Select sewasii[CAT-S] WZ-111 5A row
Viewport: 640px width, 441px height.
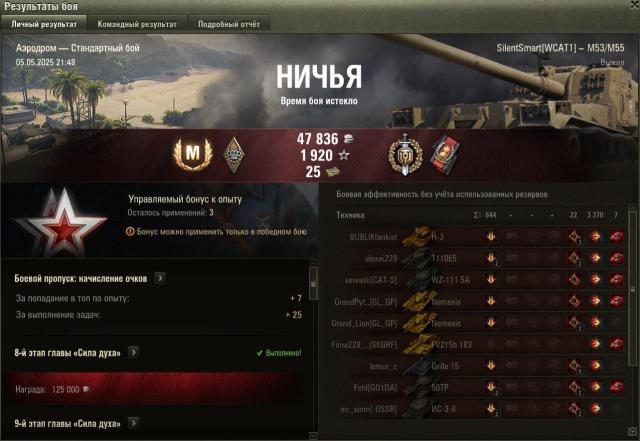(x=480, y=280)
